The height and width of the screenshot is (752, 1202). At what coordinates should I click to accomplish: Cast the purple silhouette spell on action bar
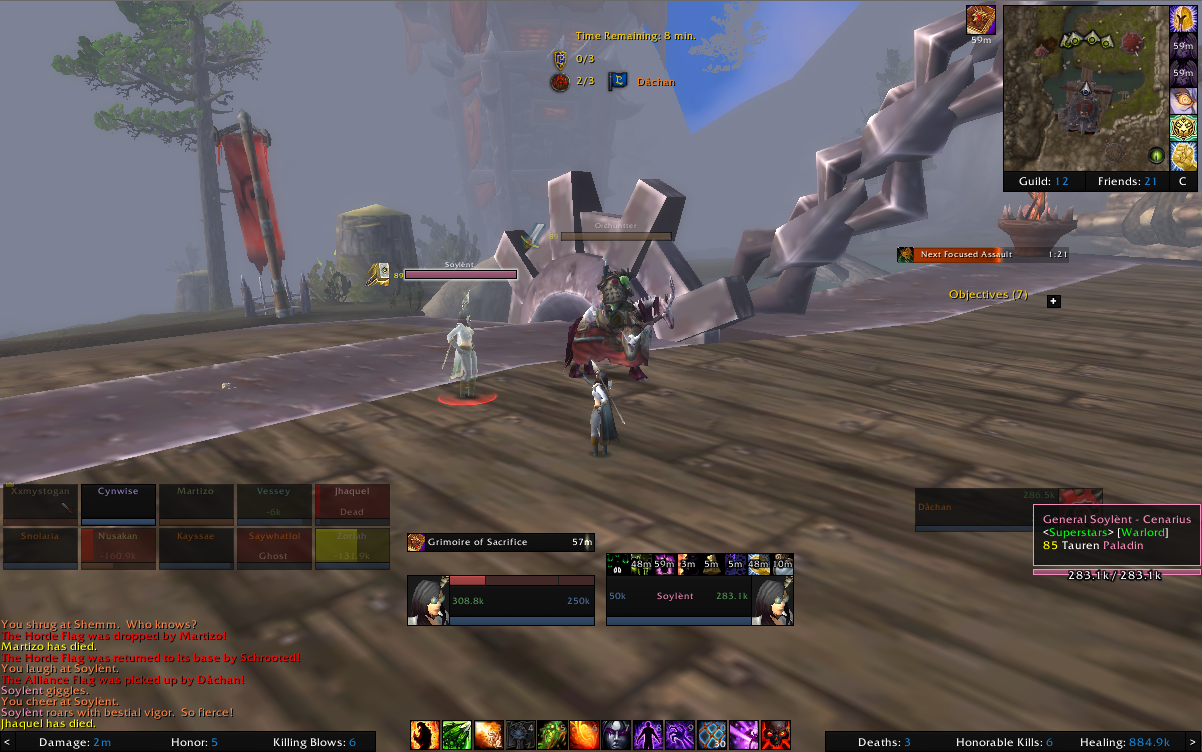[x=650, y=735]
